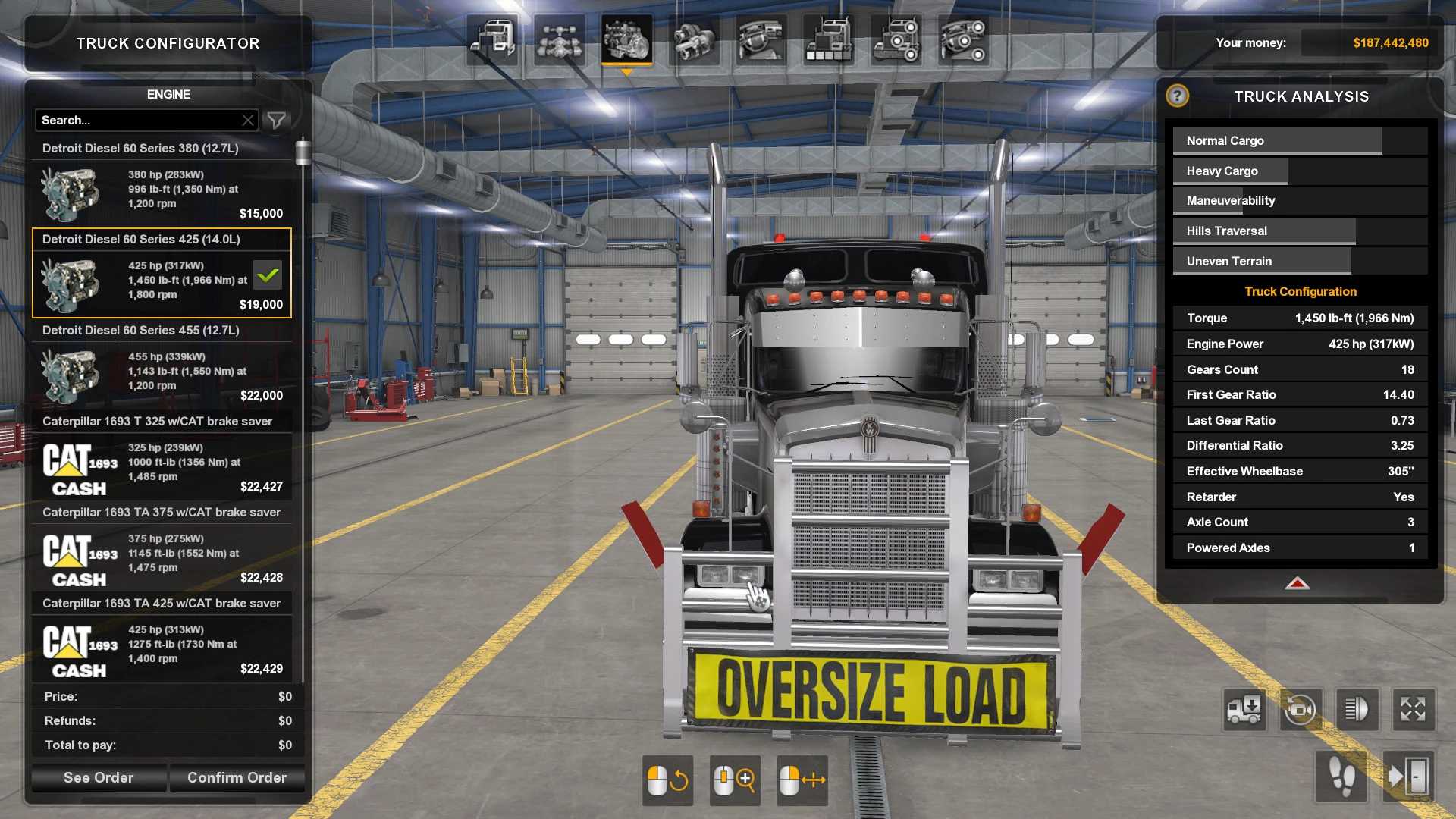Switch to the transmission gearbox tab
Viewport: 1456px width, 819px height.
pyautogui.click(x=694, y=39)
